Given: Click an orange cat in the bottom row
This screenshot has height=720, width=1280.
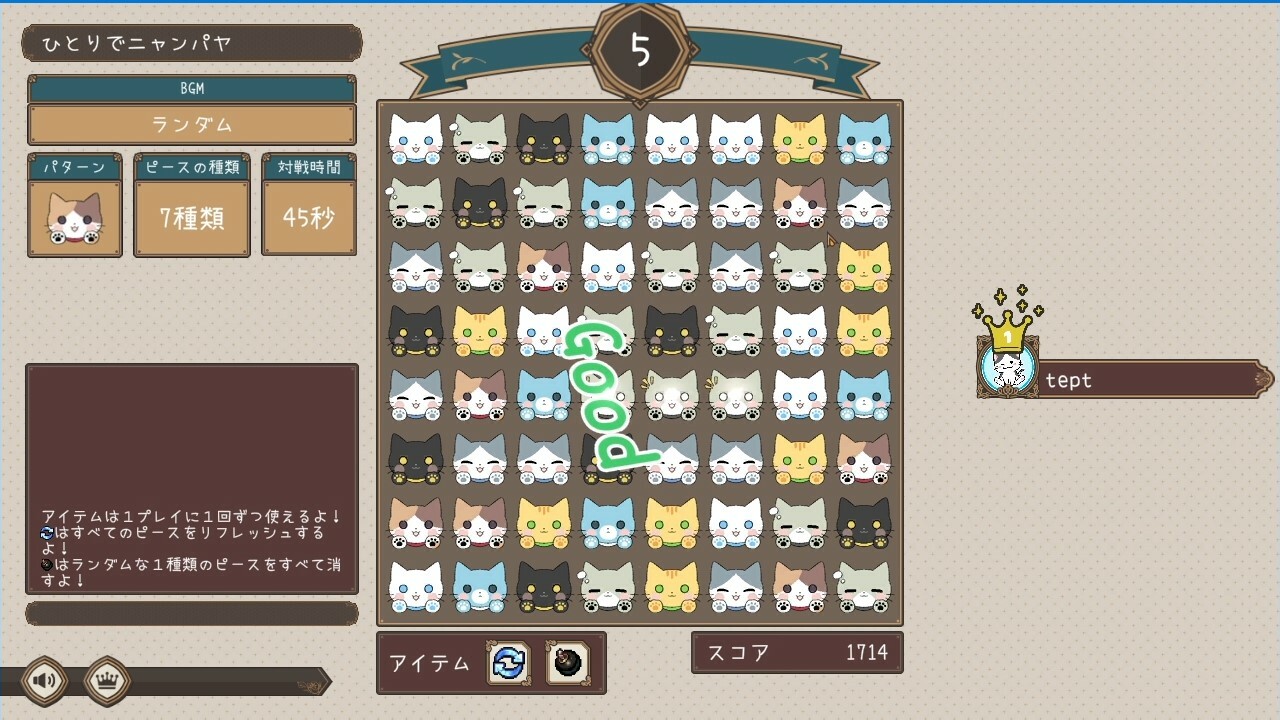Looking at the screenshot, I should pos(671,588).
